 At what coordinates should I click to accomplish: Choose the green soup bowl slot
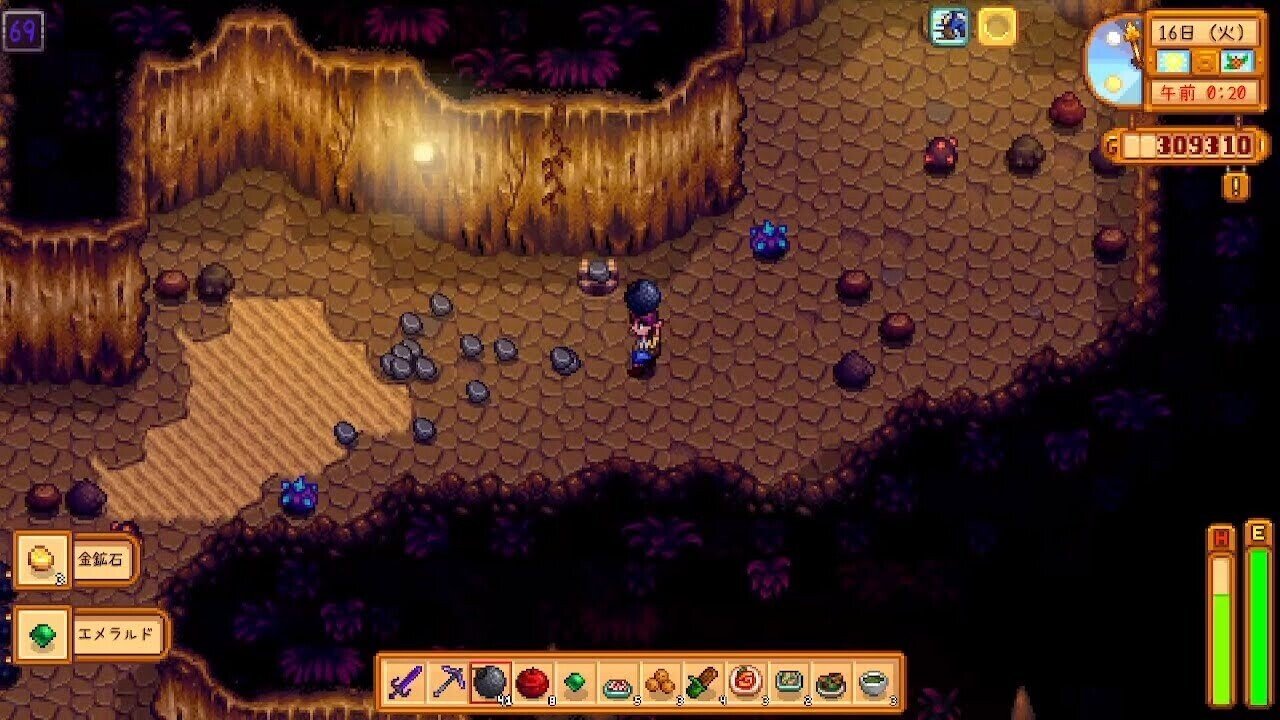pos(874,684)
